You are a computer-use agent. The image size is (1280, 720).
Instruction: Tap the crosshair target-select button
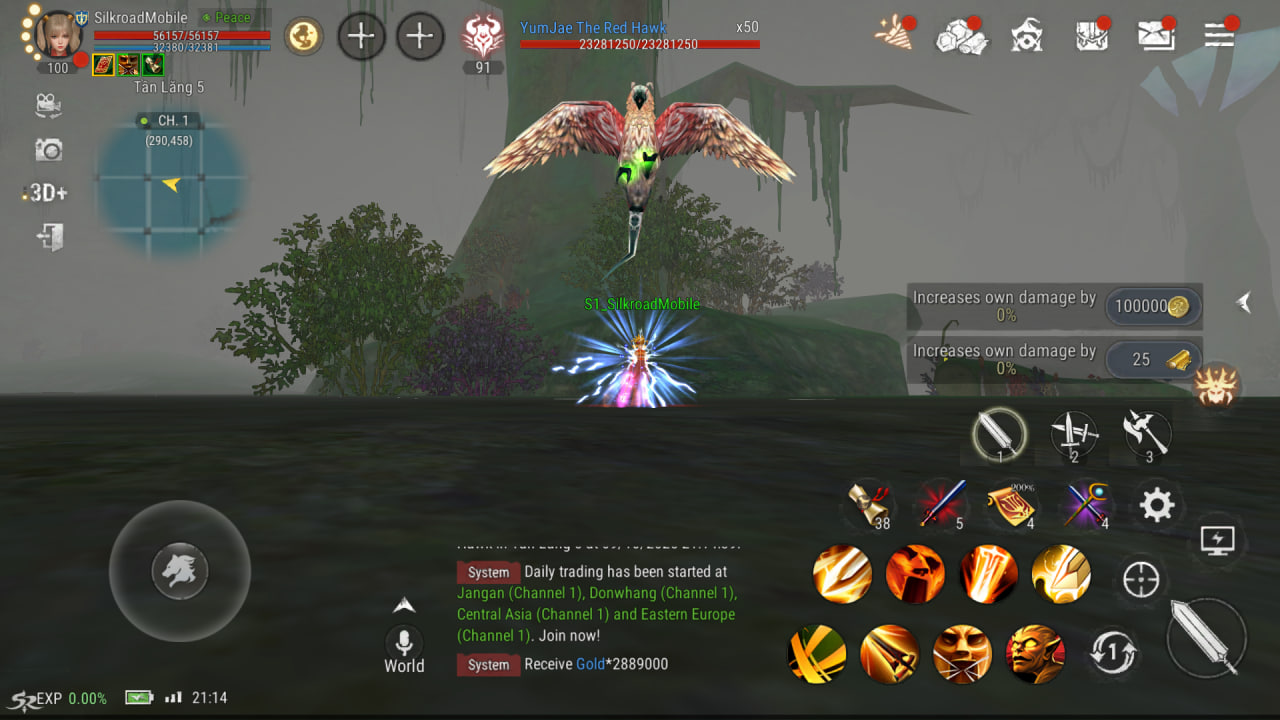coord(1141,579)
